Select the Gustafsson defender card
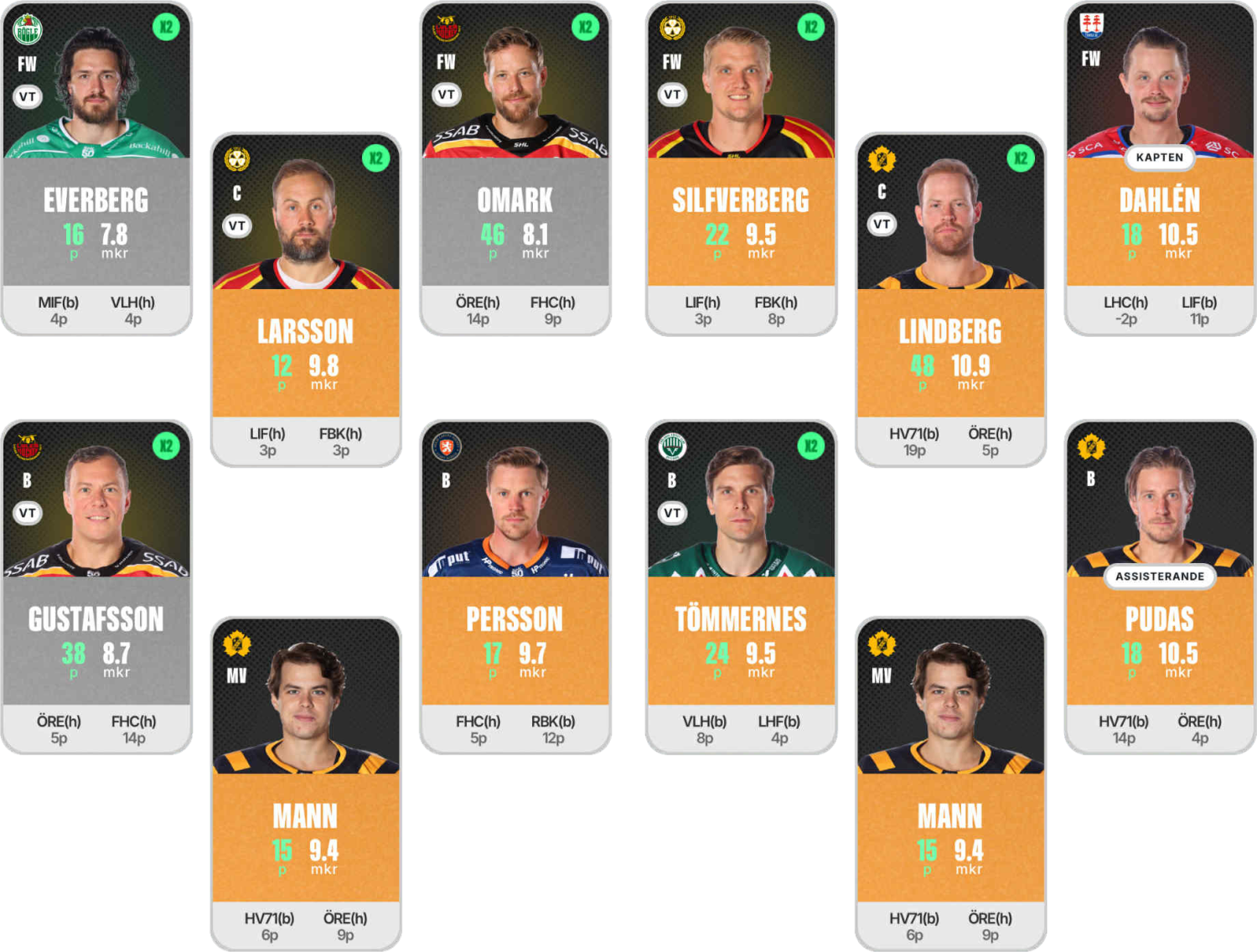This screenshot has width=1257, height=952. point(96,620)
